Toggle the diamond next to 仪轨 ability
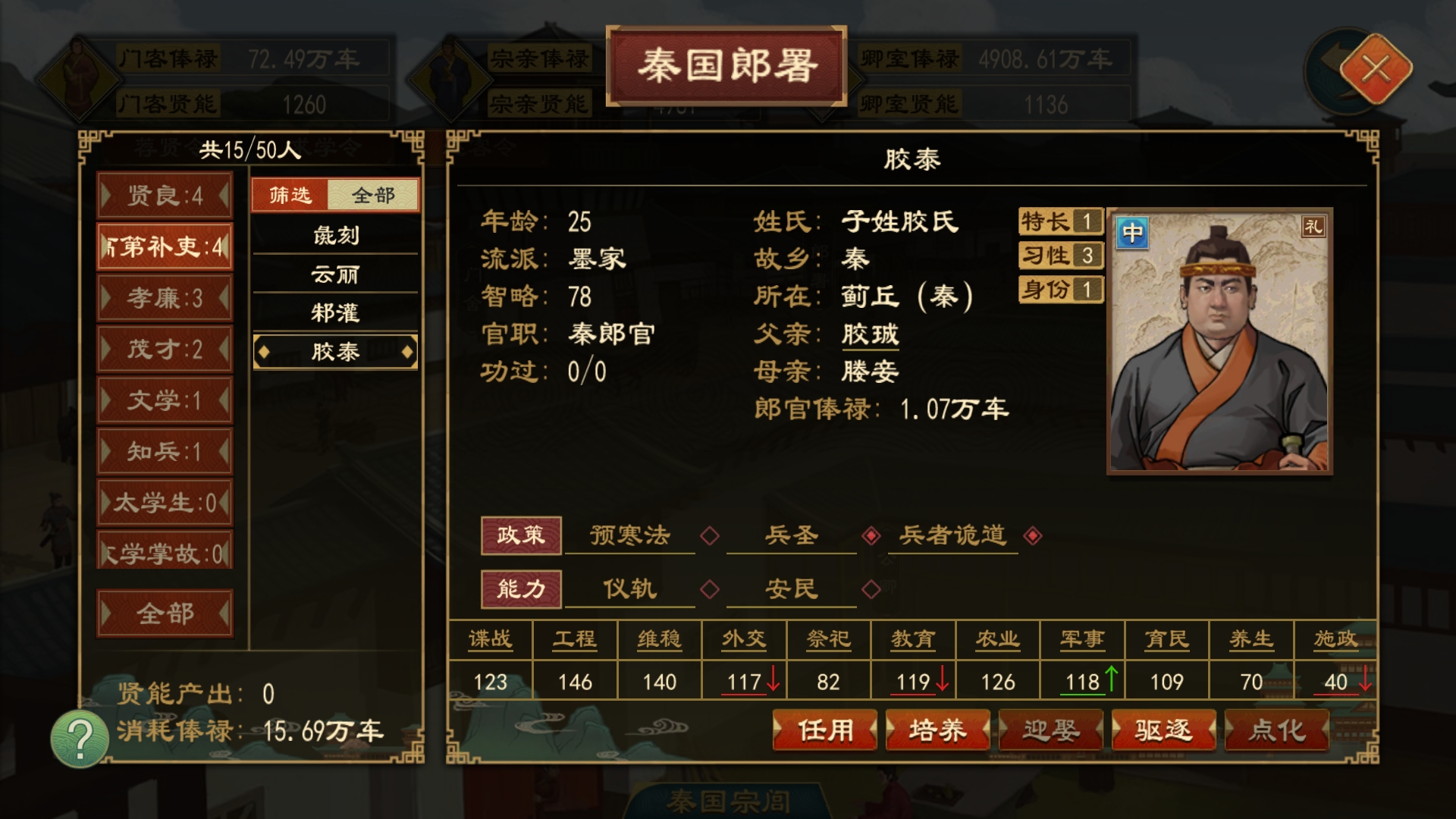1456x819 pixels. (x=710, y=589)
